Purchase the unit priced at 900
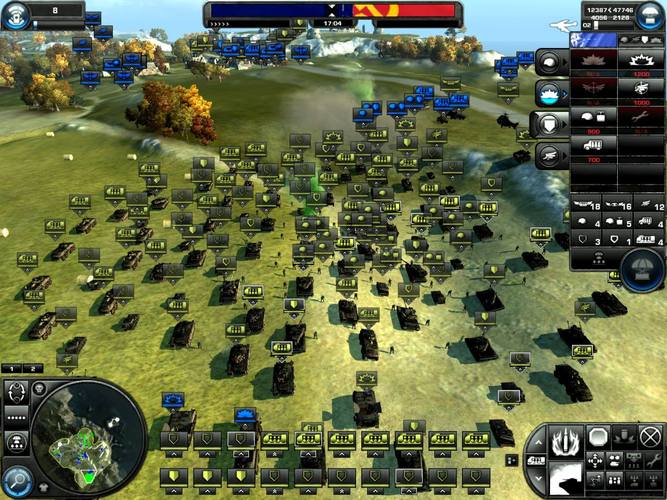The height and width of the screenshot is (500, 667). 593,118
